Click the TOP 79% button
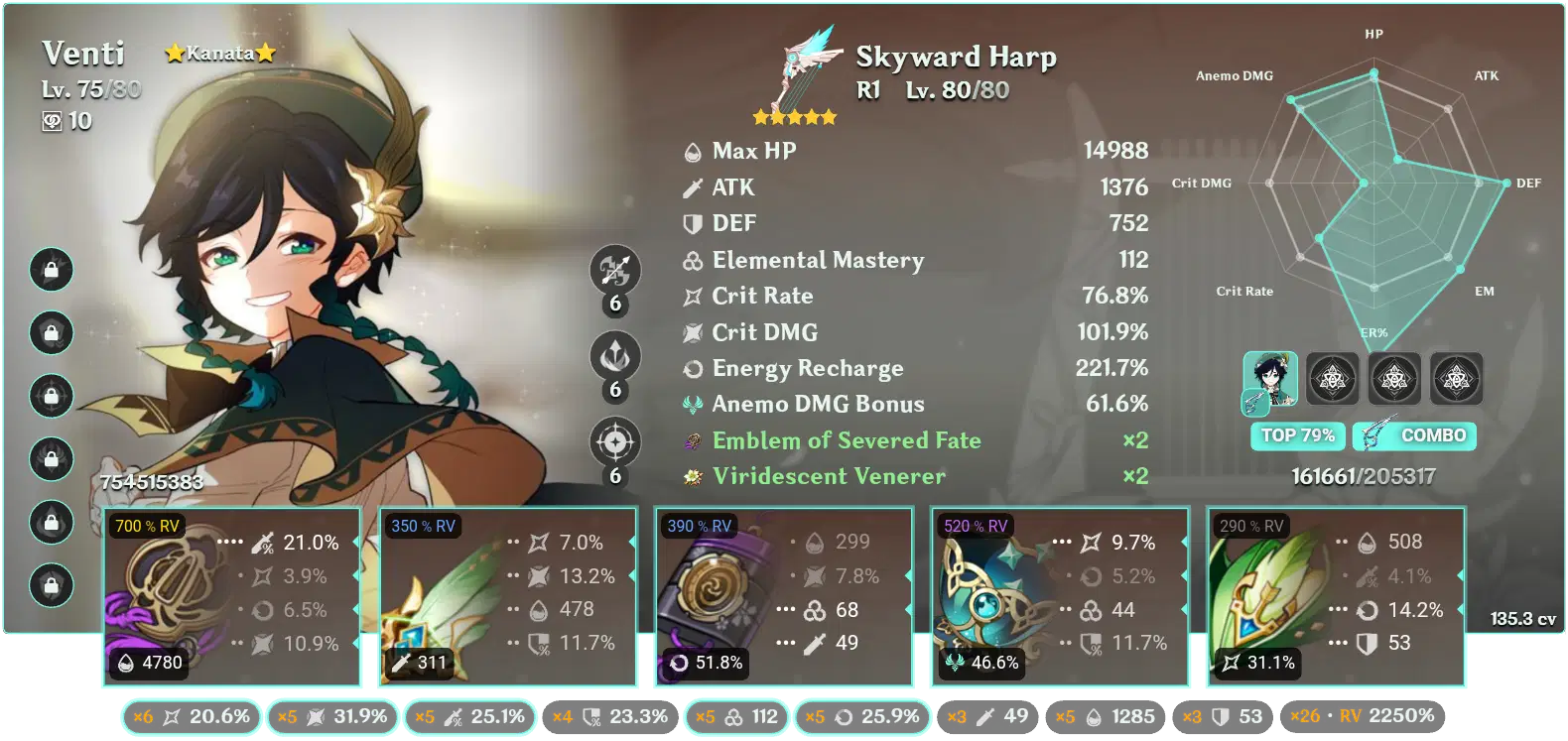The height and width of the screenshot is (741, 1568). pos(1297,435)
